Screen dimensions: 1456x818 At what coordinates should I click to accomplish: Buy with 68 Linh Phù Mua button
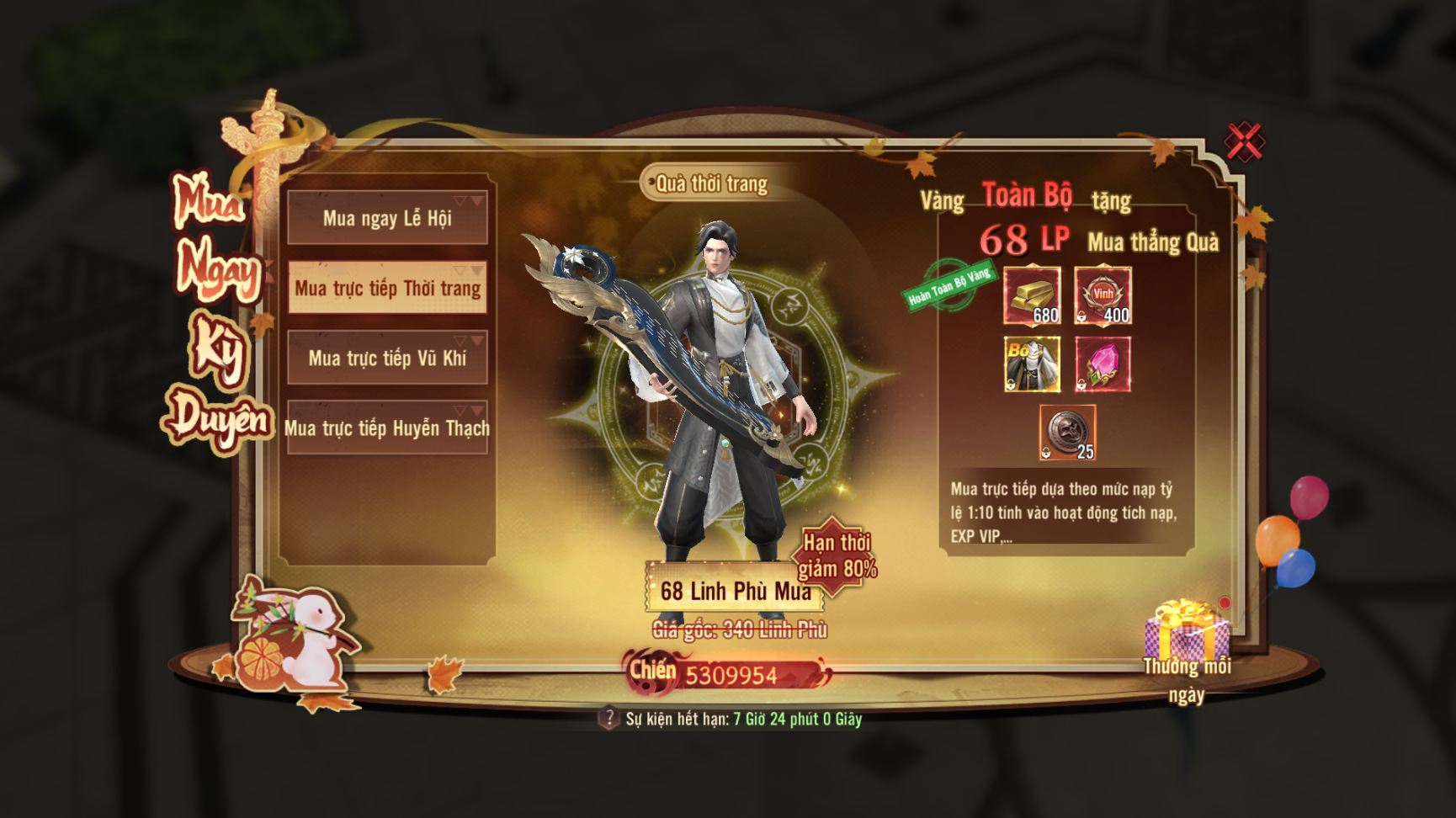(x=734, y=590)
